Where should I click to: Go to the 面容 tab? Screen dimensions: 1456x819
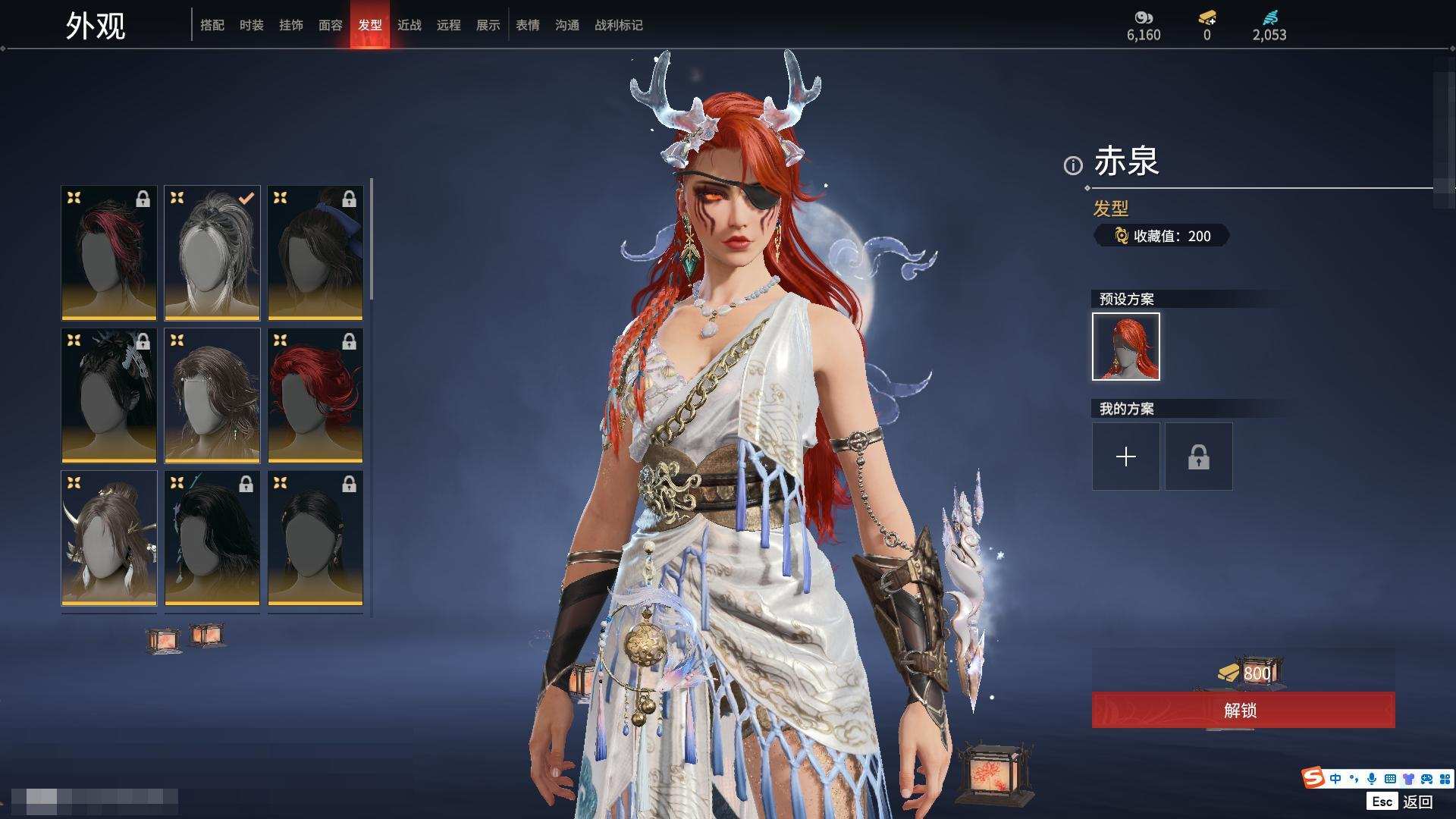pyautogui.click(x=330, y=25)
